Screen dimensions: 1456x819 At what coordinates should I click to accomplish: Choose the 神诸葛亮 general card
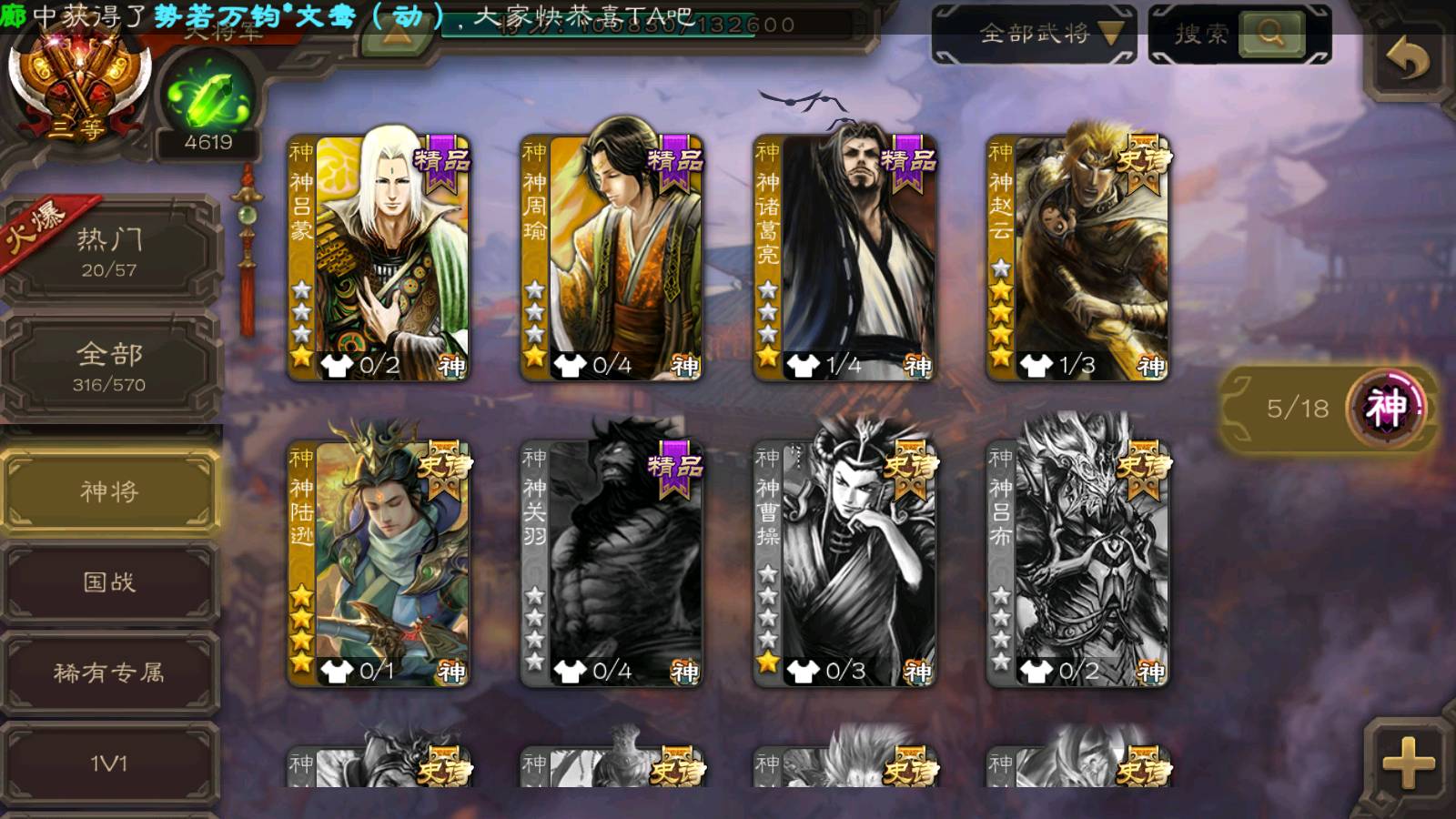pos(845,258)
